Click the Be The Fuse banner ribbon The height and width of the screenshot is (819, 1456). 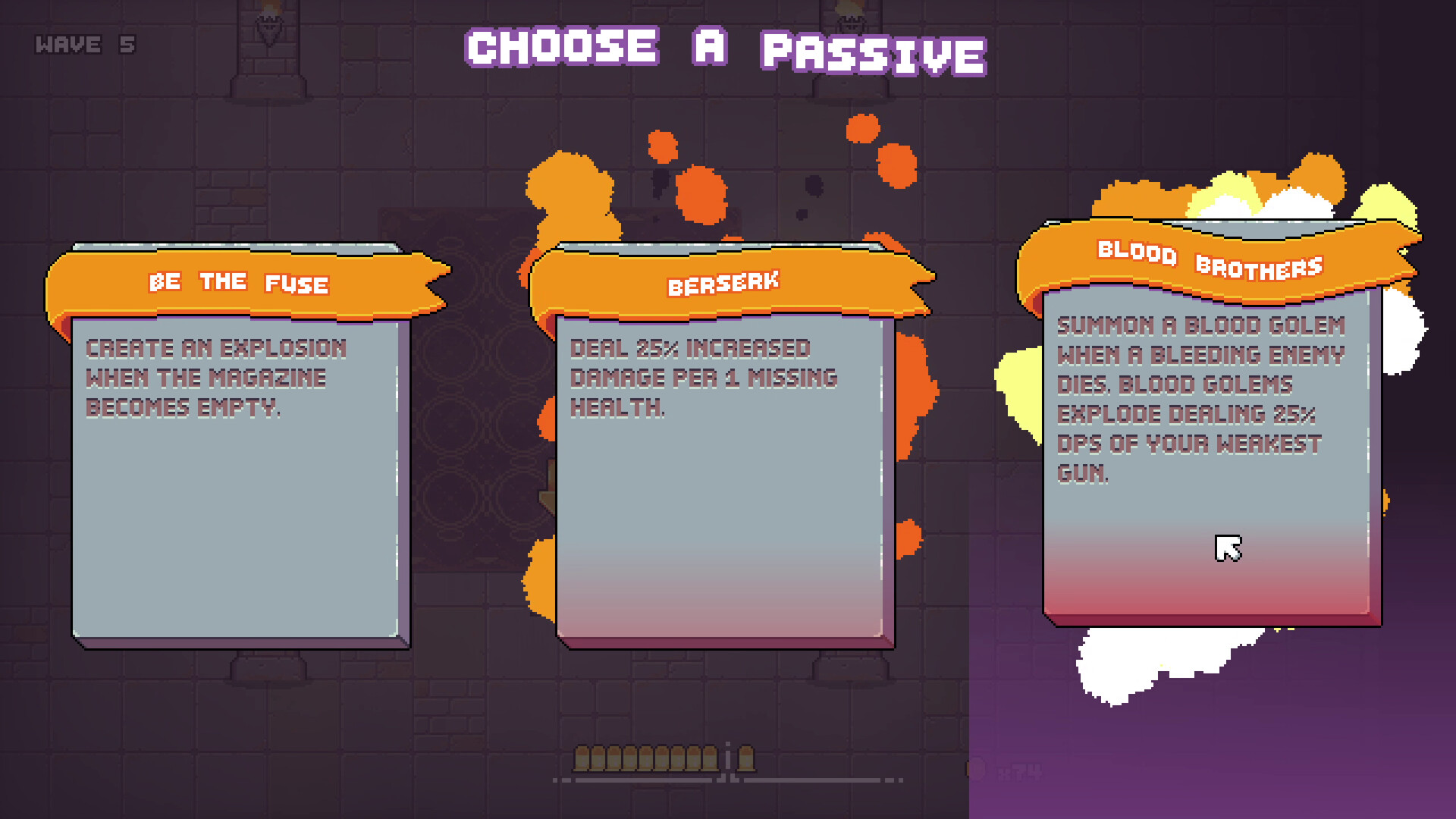(239, 282)
